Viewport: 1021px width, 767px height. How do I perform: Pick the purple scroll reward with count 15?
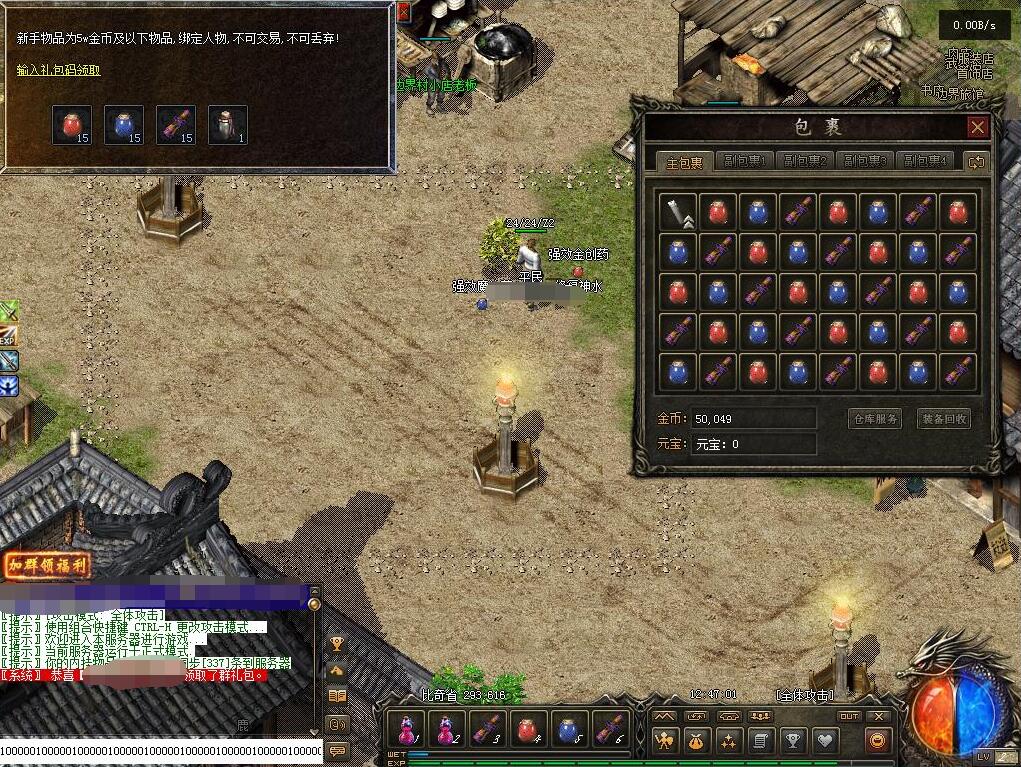point(175,124)
